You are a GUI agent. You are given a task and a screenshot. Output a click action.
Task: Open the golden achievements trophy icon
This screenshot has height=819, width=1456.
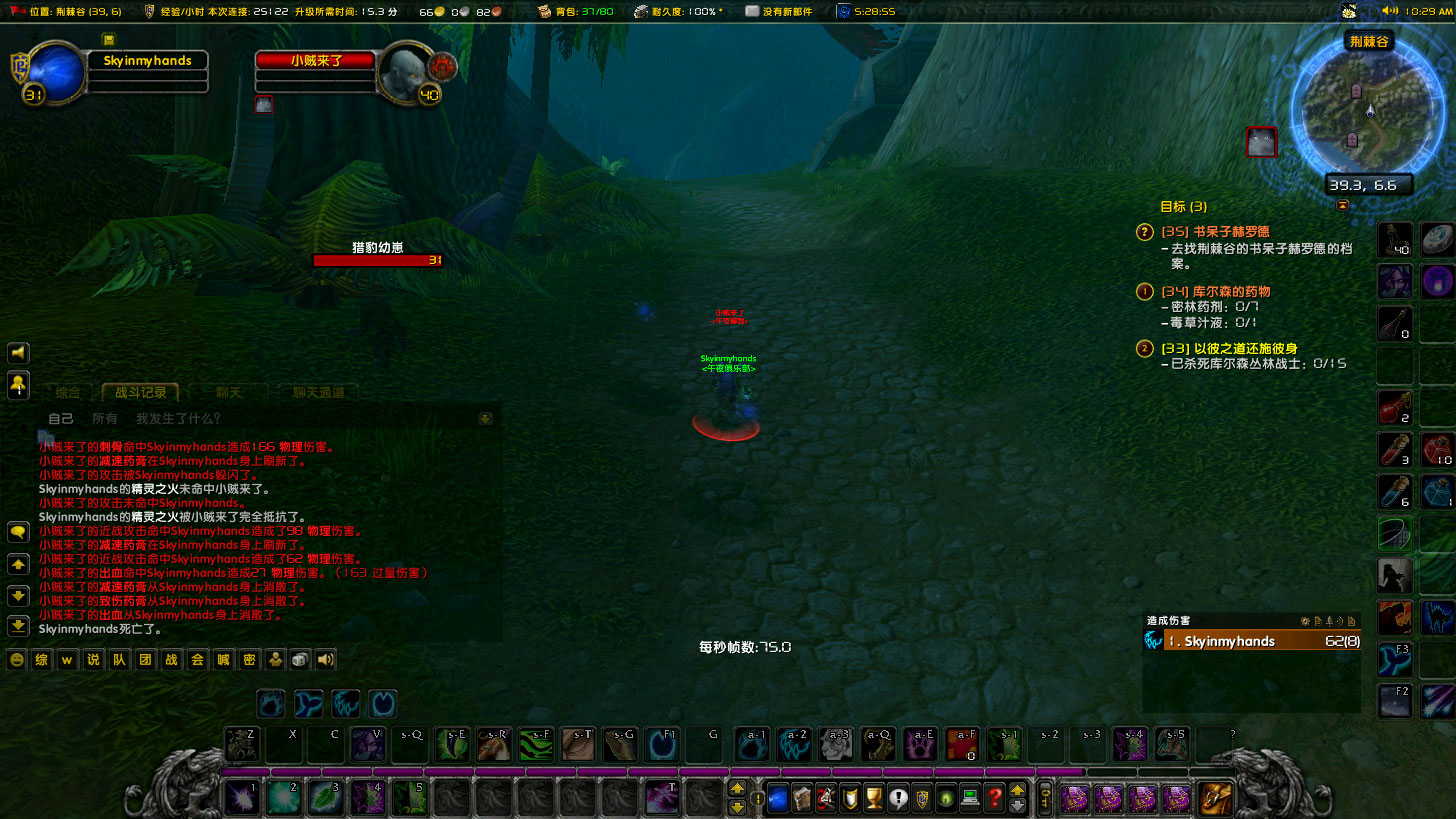(x=873, y=798)
